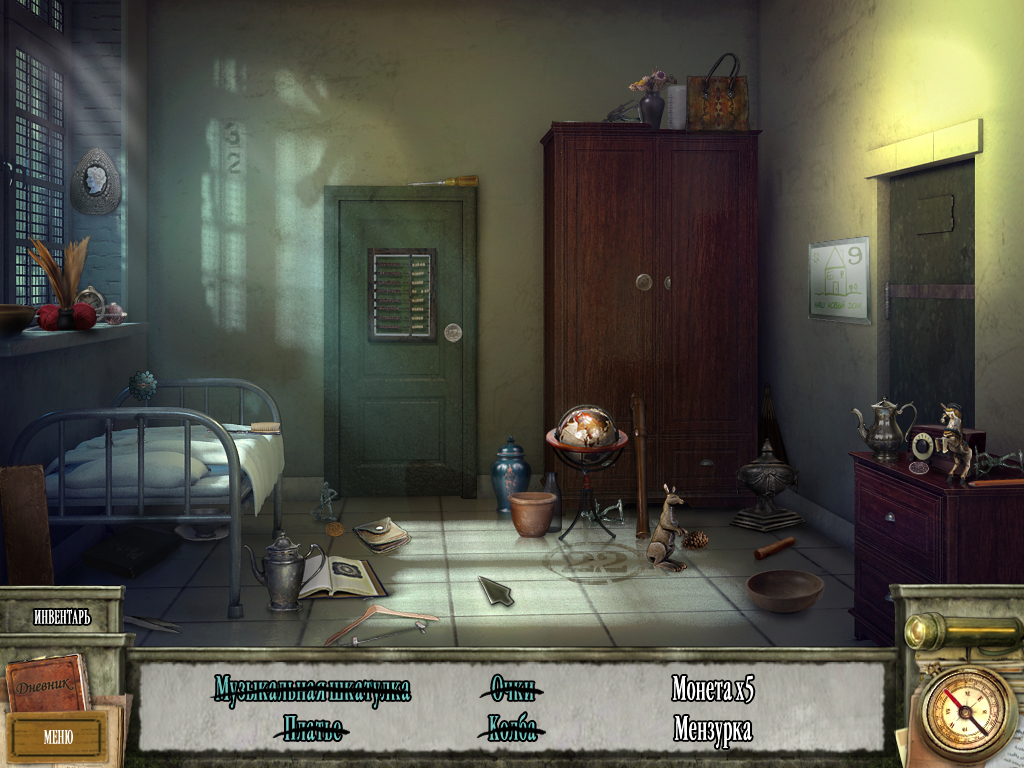Select the brass flashlight above the compass
This screenshot has height=768, width=1024.
tap(961, 633)
